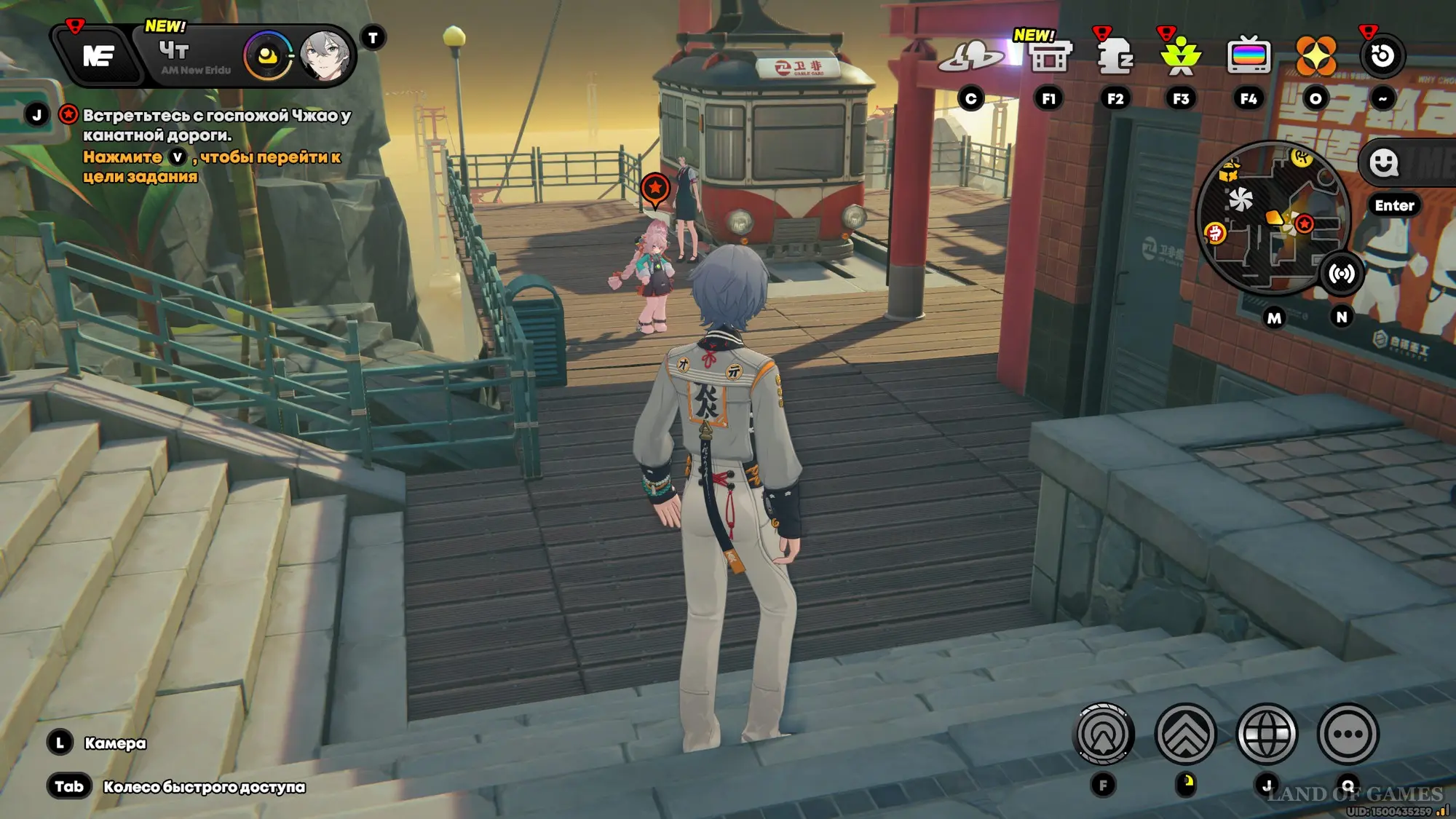Click the concentric circle arrow button
This screenshot has height=819, width=1456.
click(1104, 734)
